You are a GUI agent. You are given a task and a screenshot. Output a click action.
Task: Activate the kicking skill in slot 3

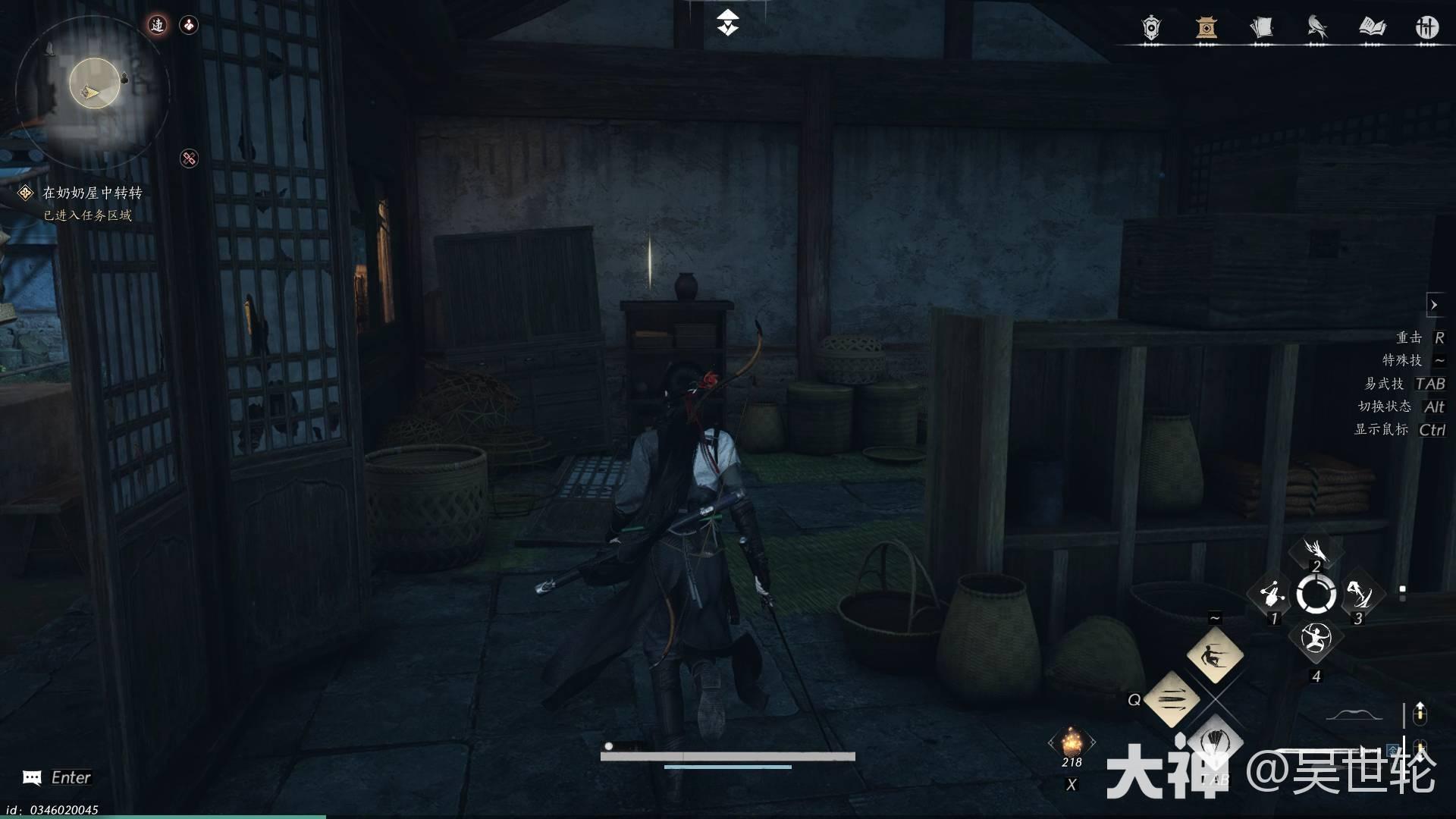coord(1359,595)
